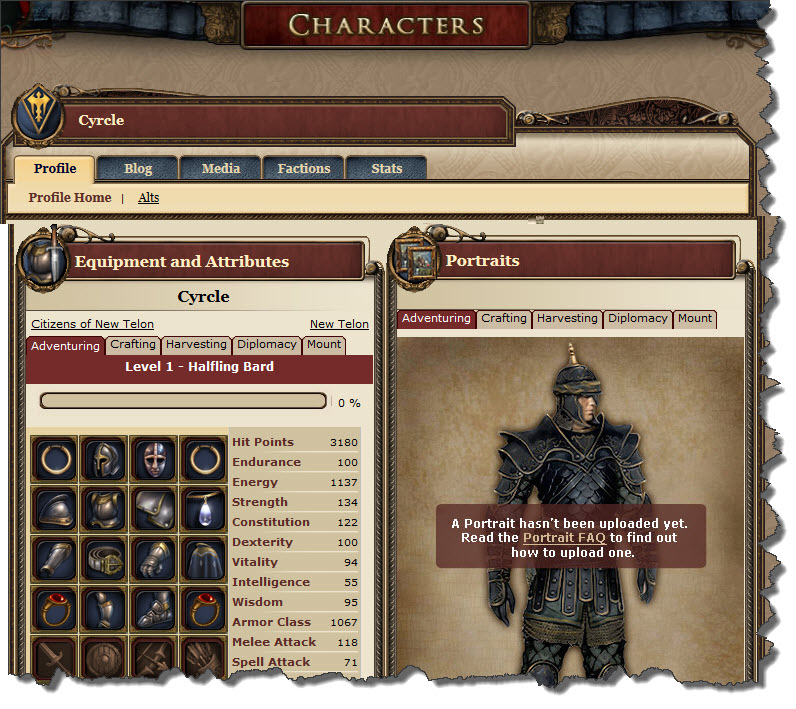Show the Factions tab
Image resolution: width=796 pixels, height=709 pixels.
pos(303,168)
